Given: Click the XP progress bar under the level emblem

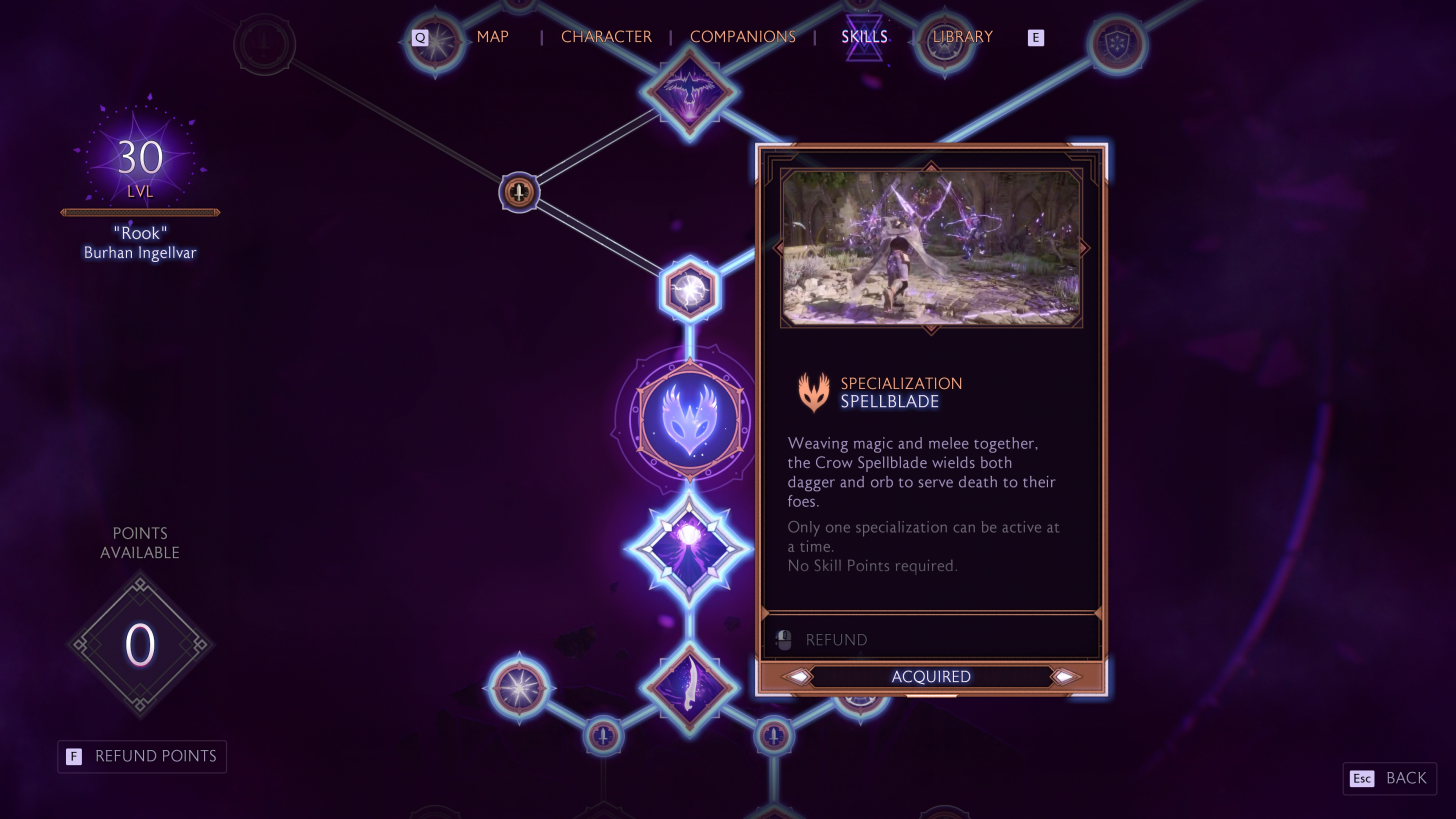Looking at the screenshot, I should point(140,212).
